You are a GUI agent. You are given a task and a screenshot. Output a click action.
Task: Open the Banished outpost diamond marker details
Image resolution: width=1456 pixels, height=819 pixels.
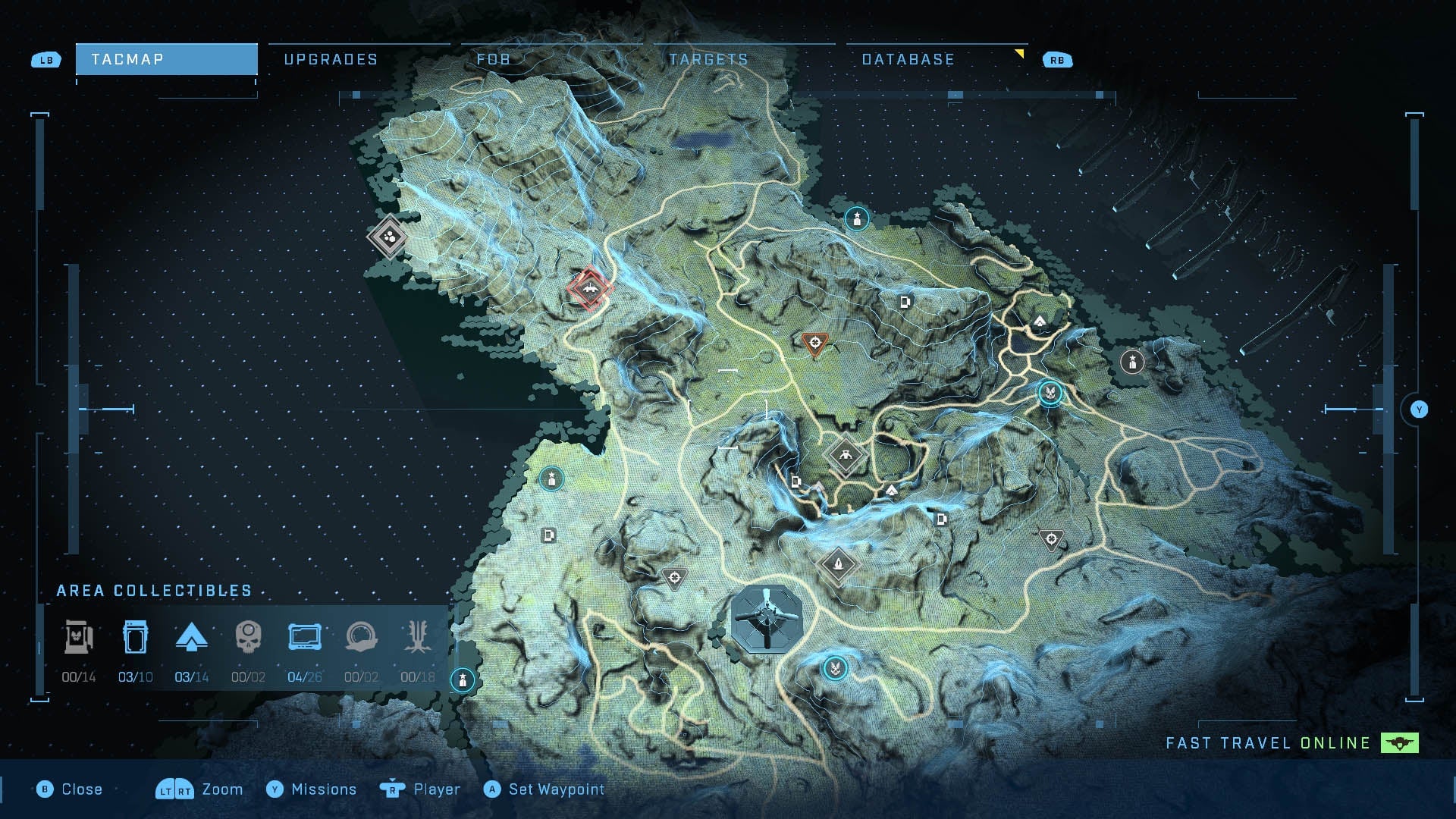pyautogui.click(x=844, y=454)
